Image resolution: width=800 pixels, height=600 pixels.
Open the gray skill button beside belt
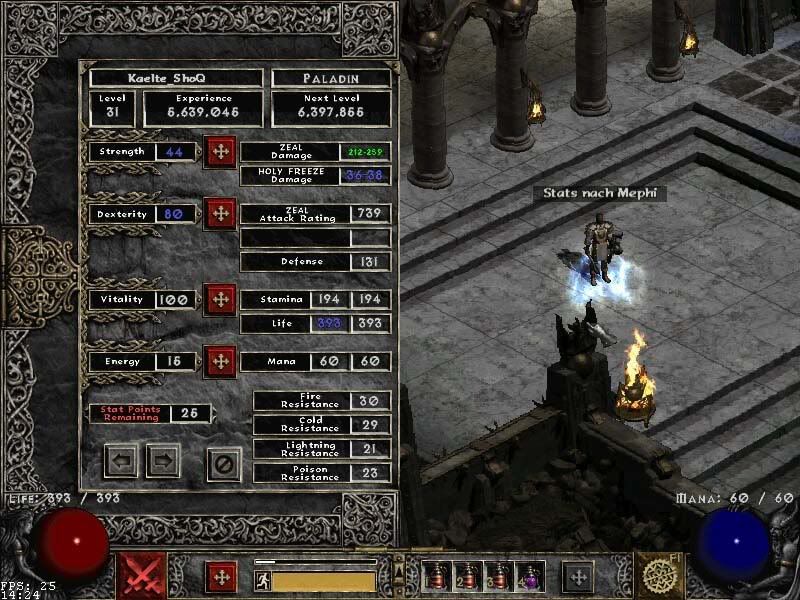[577, 577]
